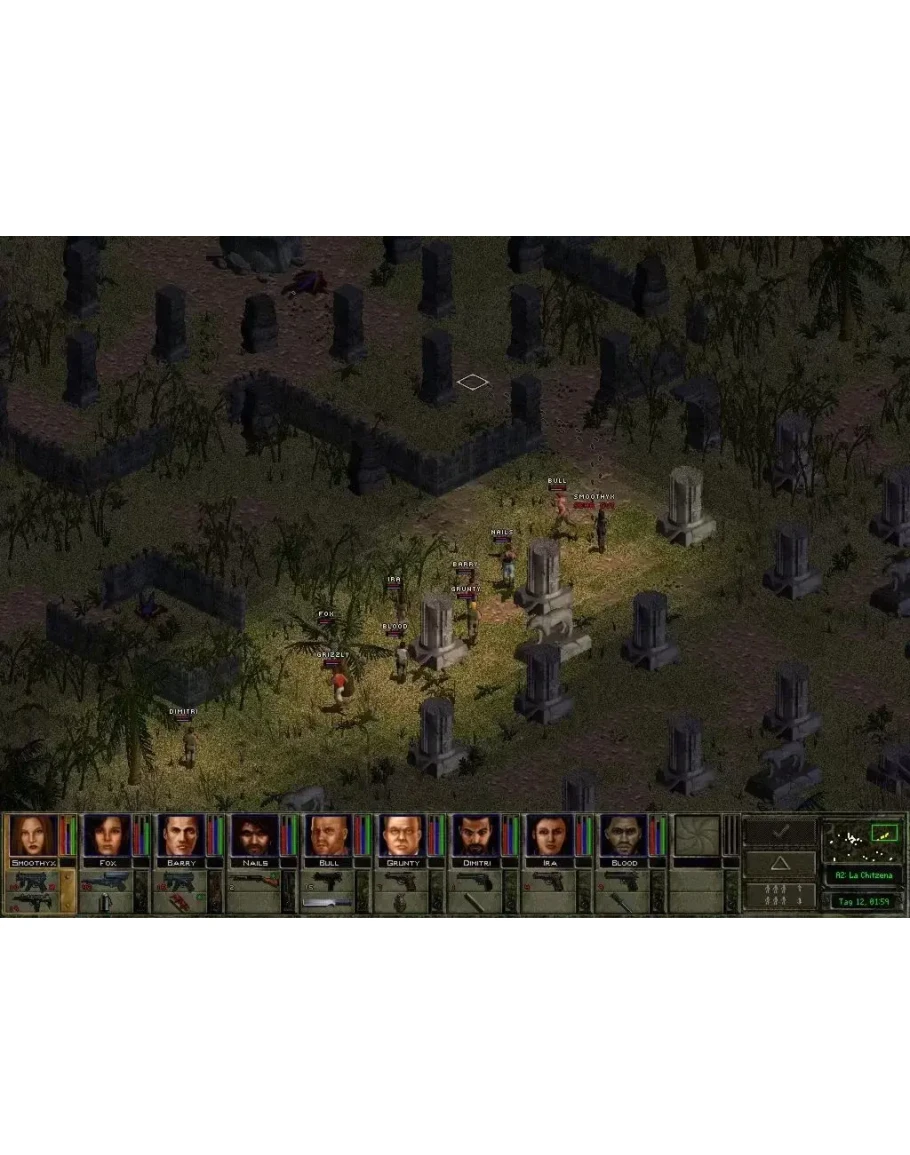Select Fox's portrait
This screenshot has width=910, height=1155.
(x=105, y=834)
